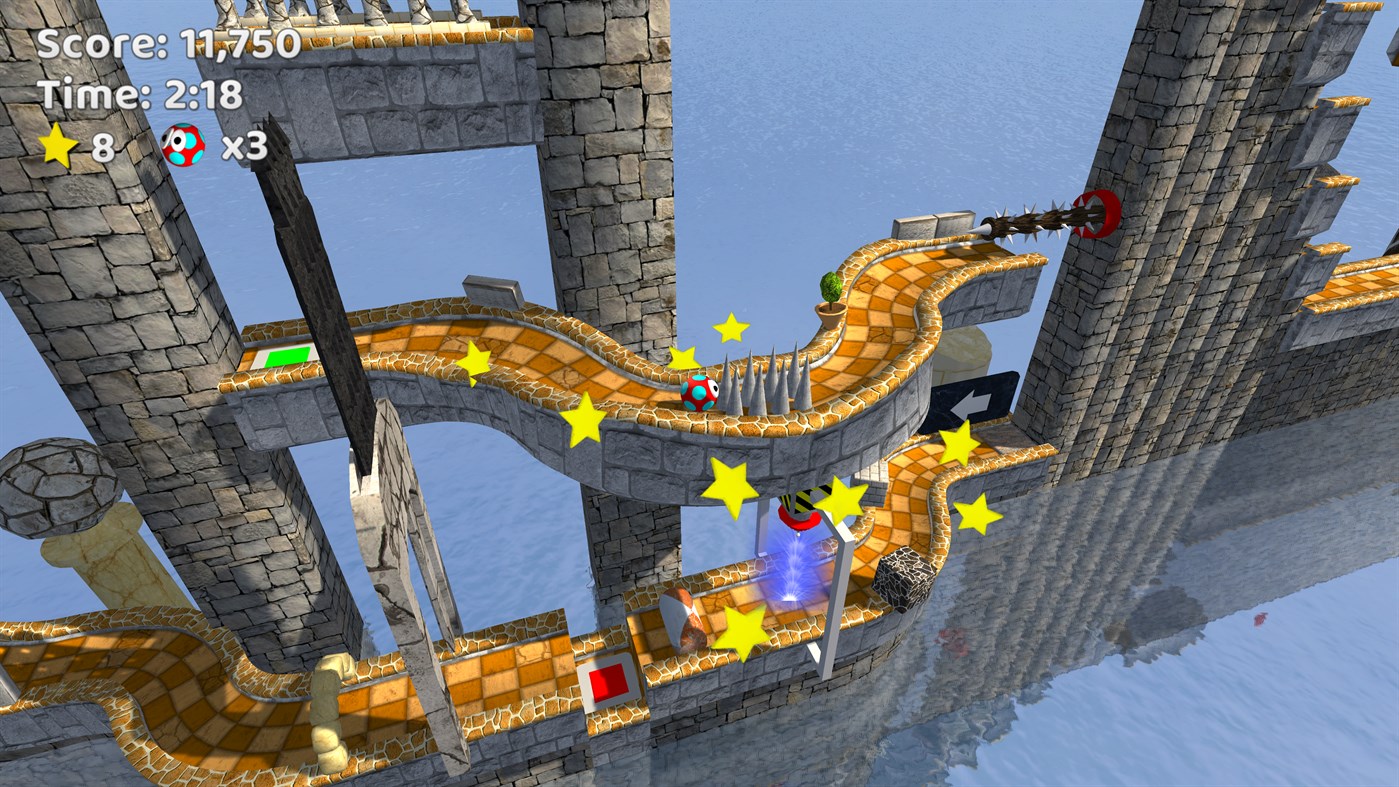Click the dark lava rock cube
Viewport: 1399px width, 787px height.
click(x=905, y=575)
